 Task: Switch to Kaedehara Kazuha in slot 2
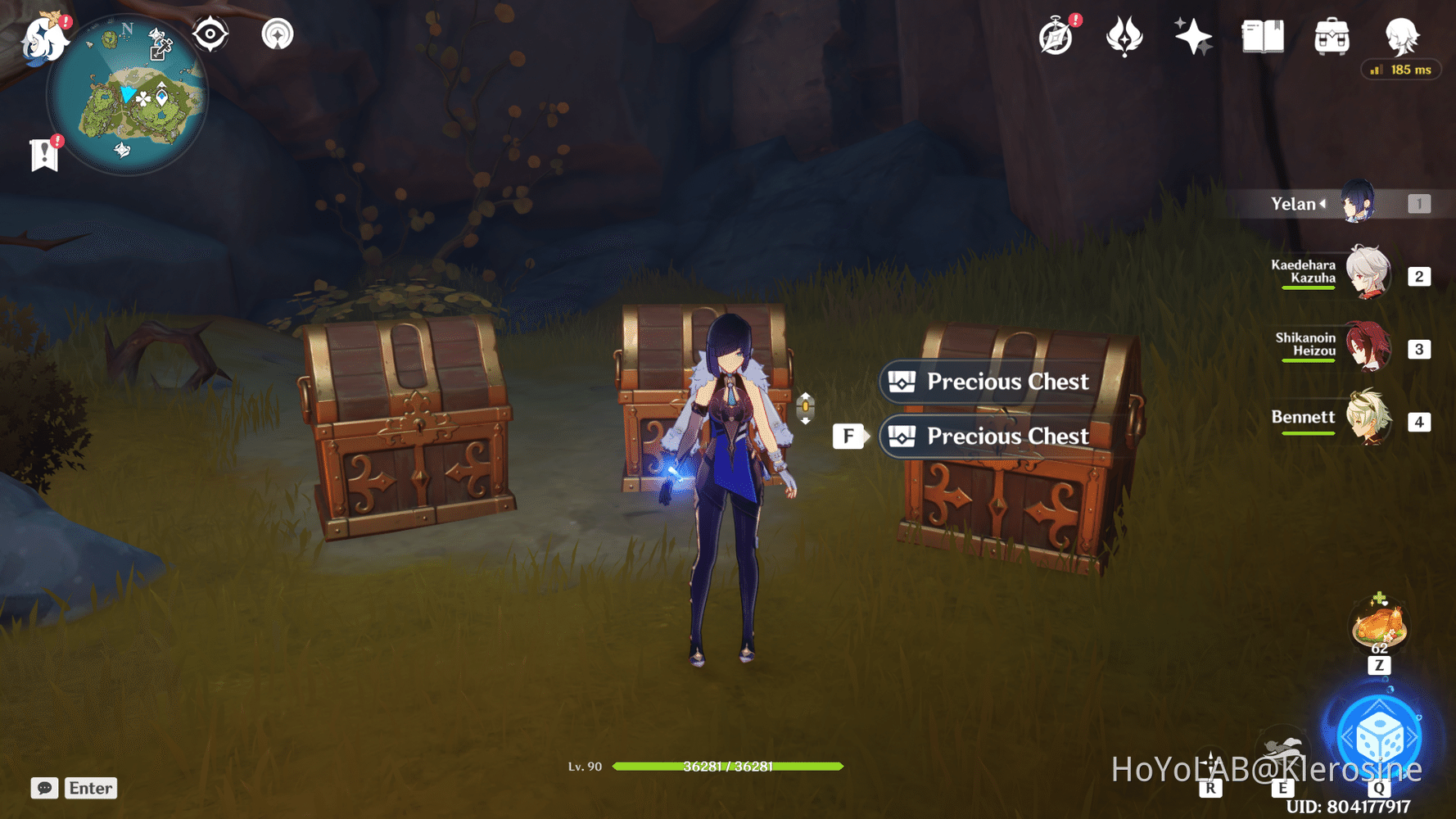pos(1369,275)
